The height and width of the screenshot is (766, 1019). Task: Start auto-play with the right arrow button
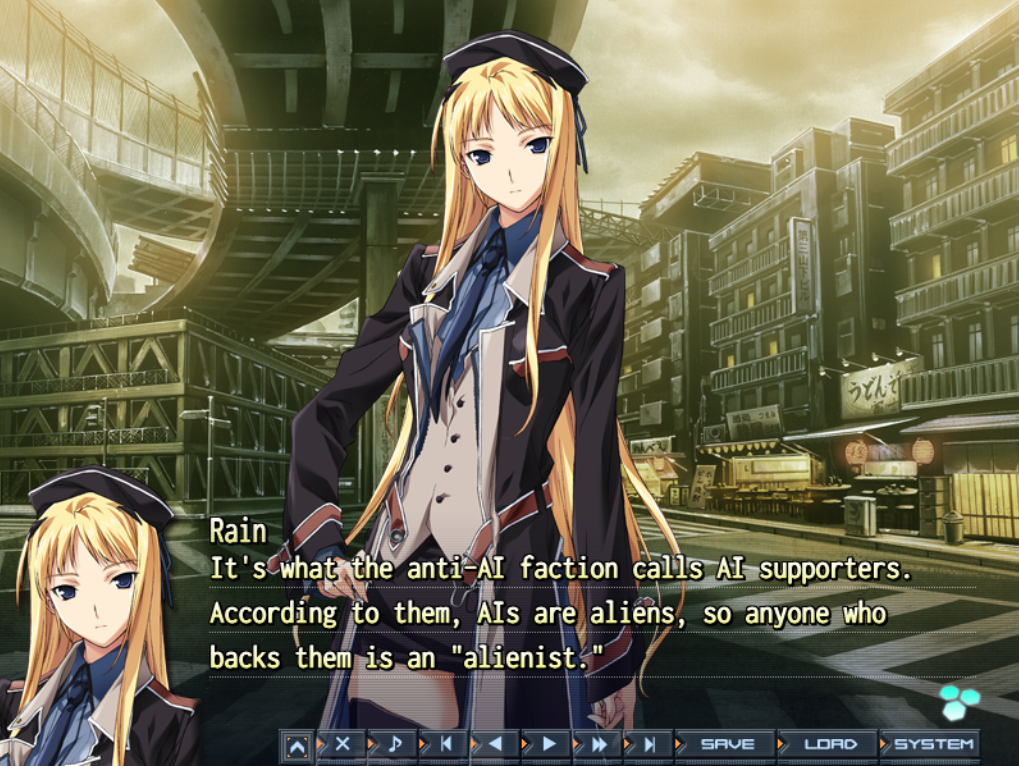[548, 744]
